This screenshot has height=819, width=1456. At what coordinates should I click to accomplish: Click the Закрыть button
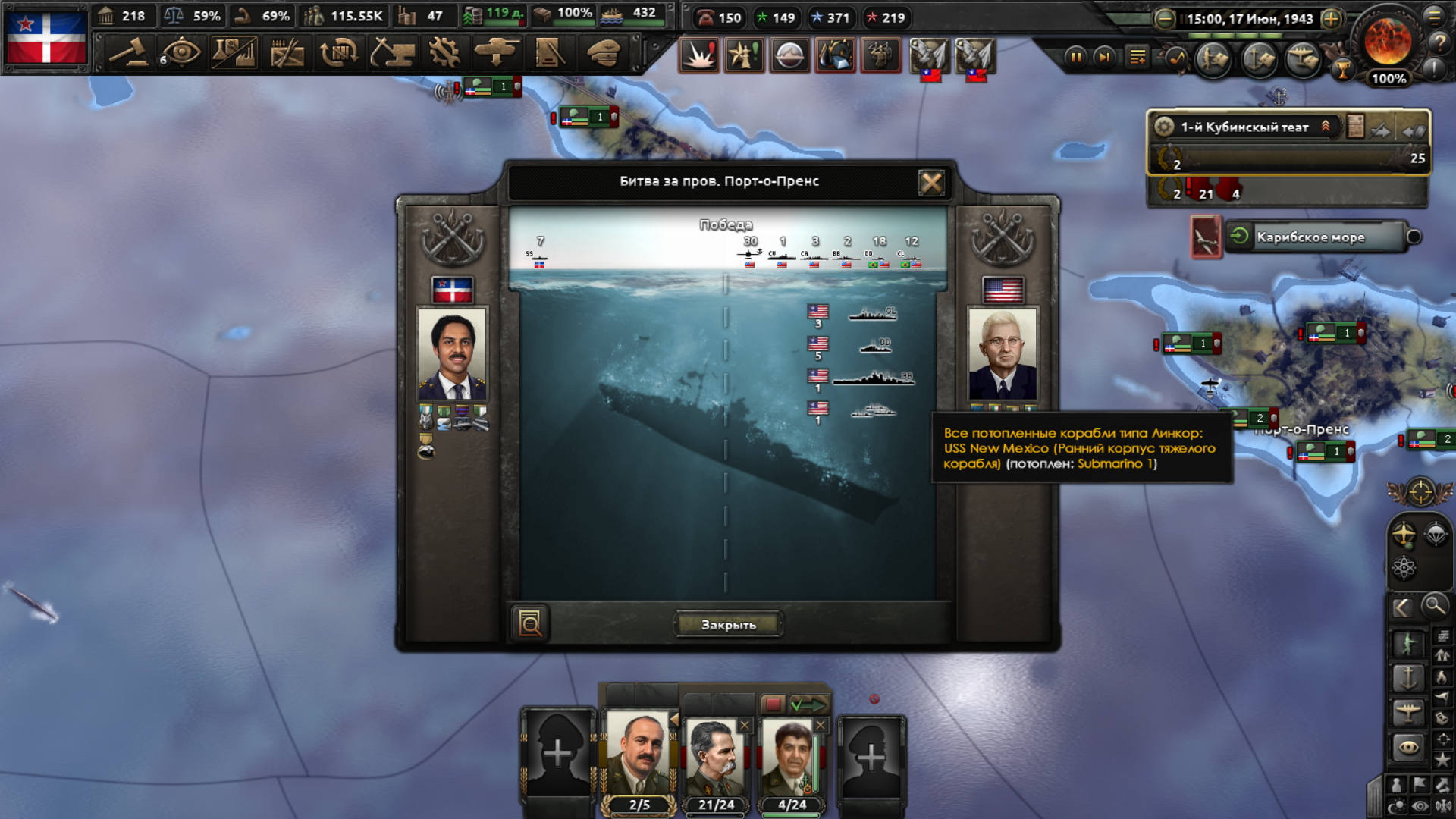click(x=728, y=625)
